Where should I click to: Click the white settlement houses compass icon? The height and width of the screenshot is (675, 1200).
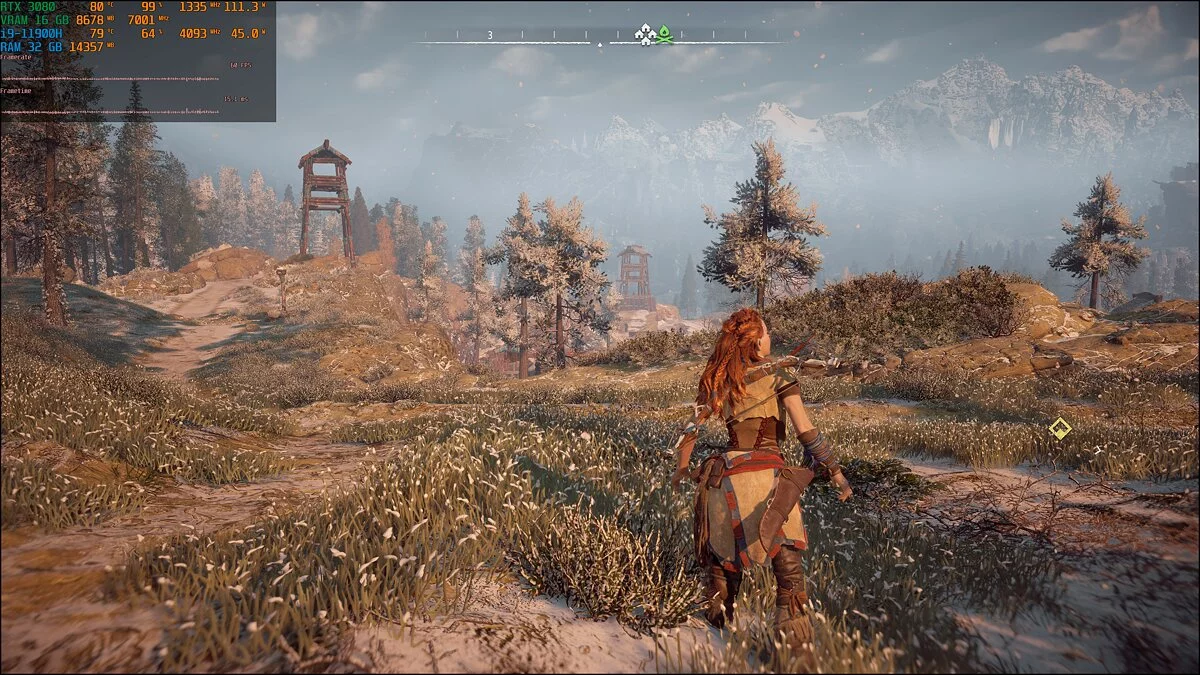point(646,35)
